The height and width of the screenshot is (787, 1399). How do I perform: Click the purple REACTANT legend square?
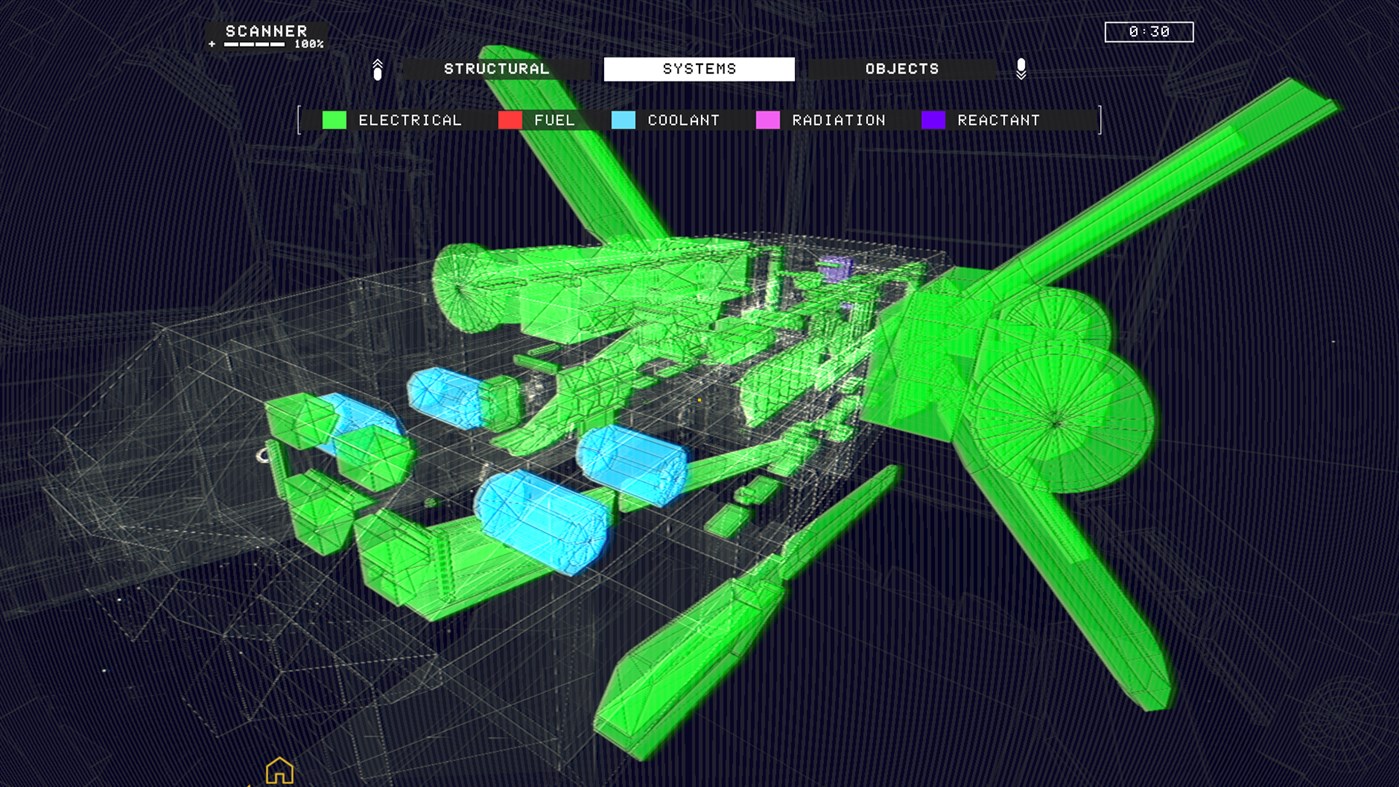[x=932, y=119]
